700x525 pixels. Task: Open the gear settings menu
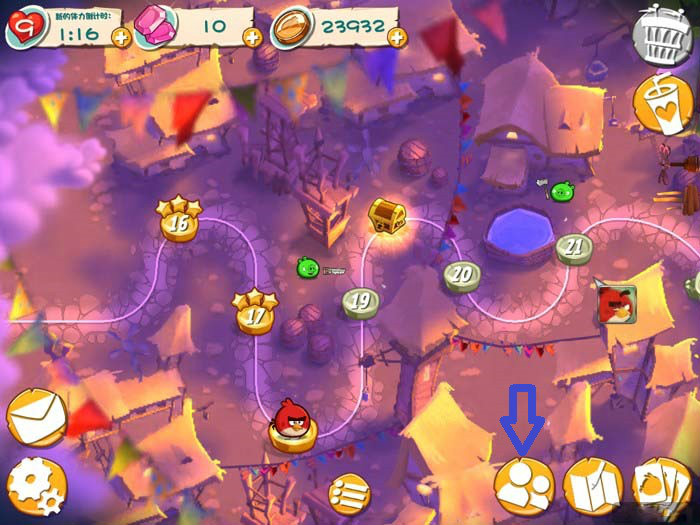tap(37, 487)
